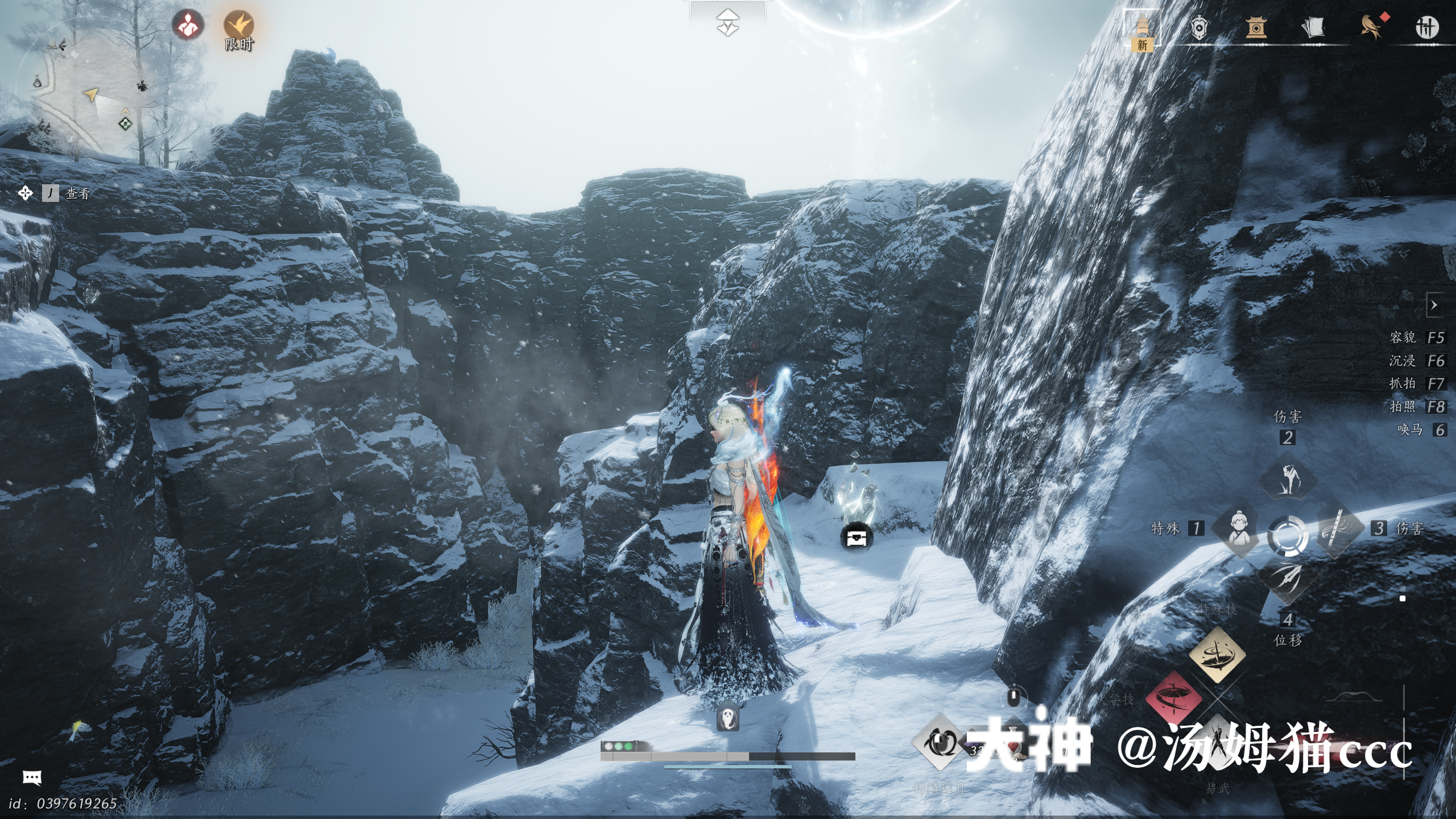Use the red umbrella martial skill

[x=1173, y=698]
